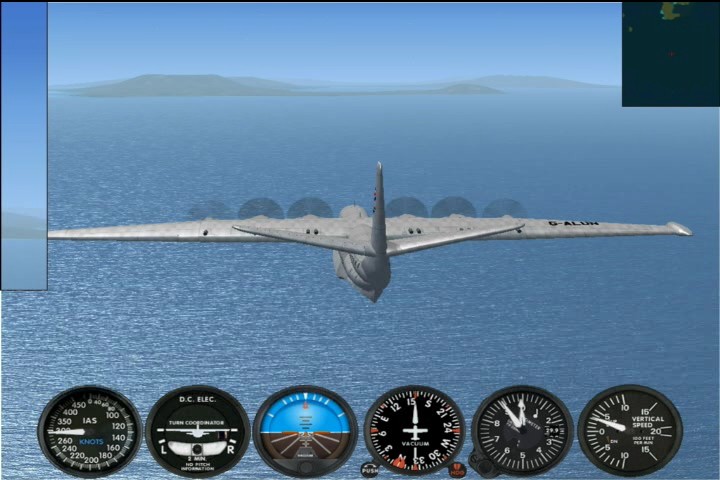Viewport: 720px width, 480px height.
Task: Select the turn coordinator instrument
Action: click(198, 431)
